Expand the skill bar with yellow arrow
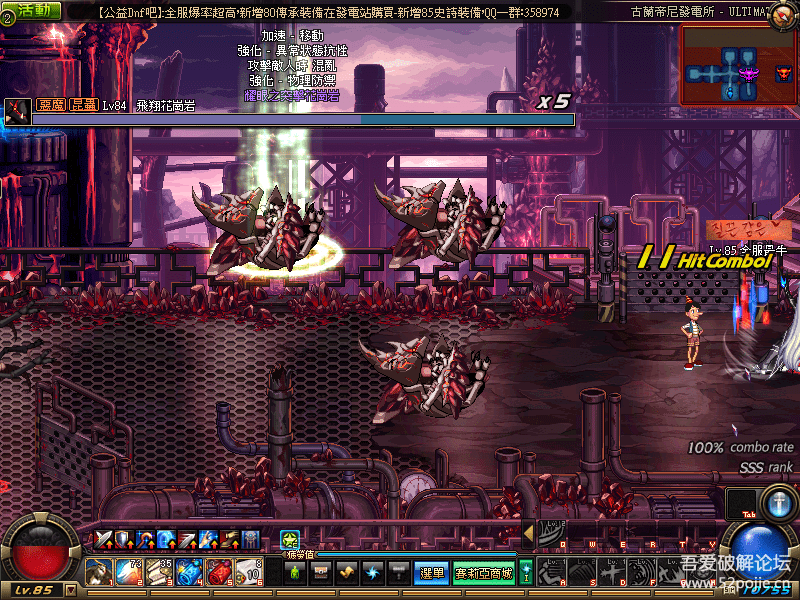The height and width of the screenshot is (600, 800). click(528, 534)
